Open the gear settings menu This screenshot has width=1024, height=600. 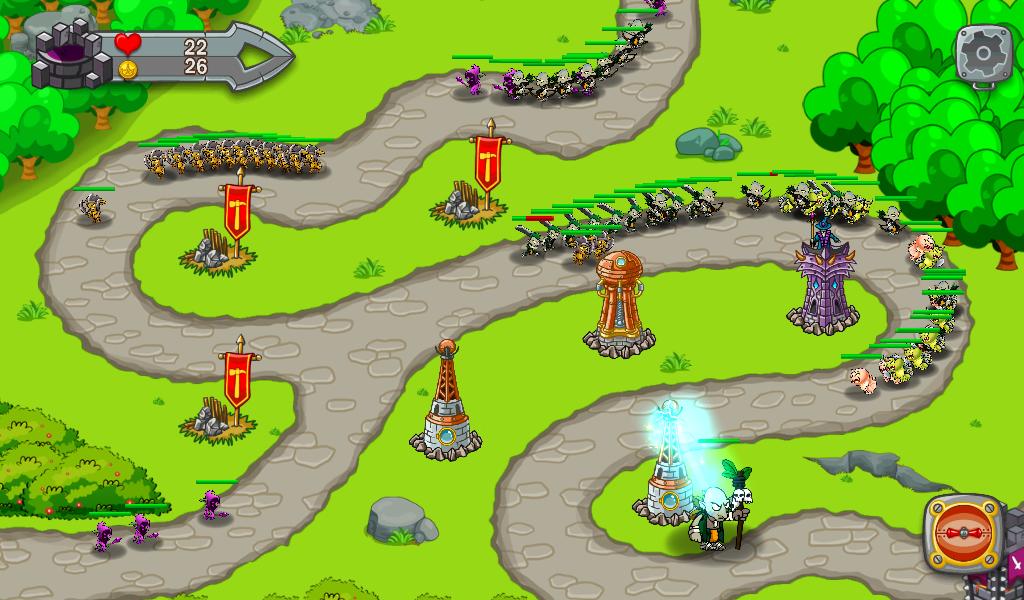tap(984, 53)
